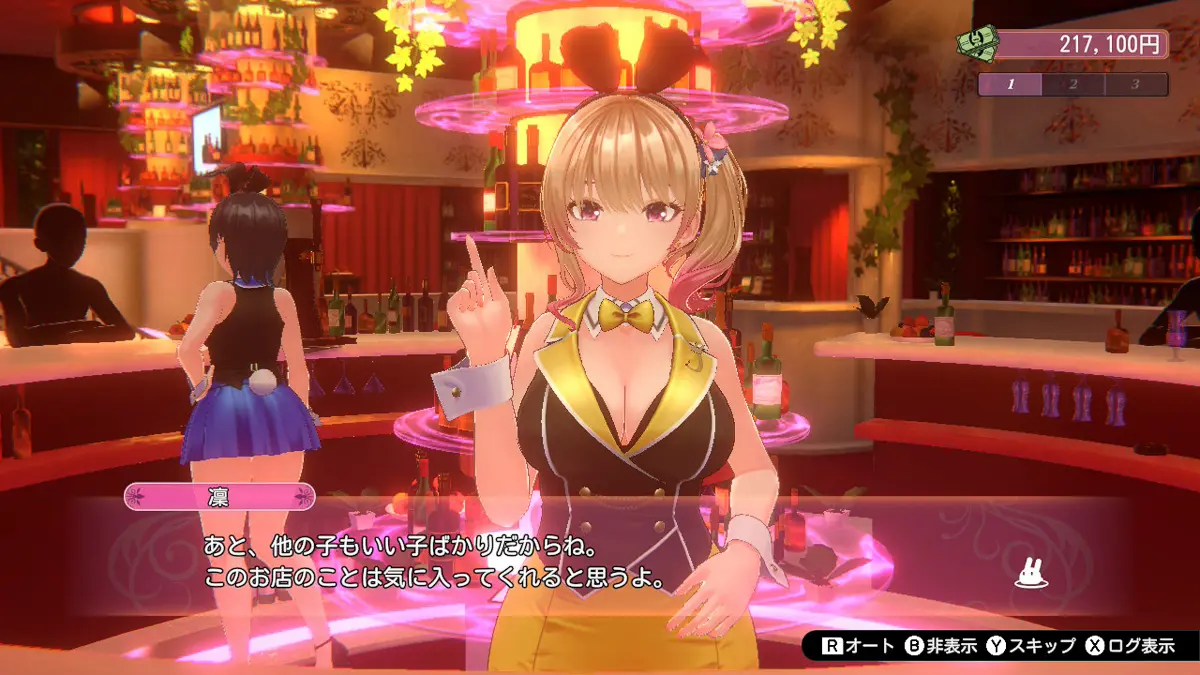1200x675 pixels.
Task: Click the bunny icon to advance dialogue
Action: [x=1030, y=573]
